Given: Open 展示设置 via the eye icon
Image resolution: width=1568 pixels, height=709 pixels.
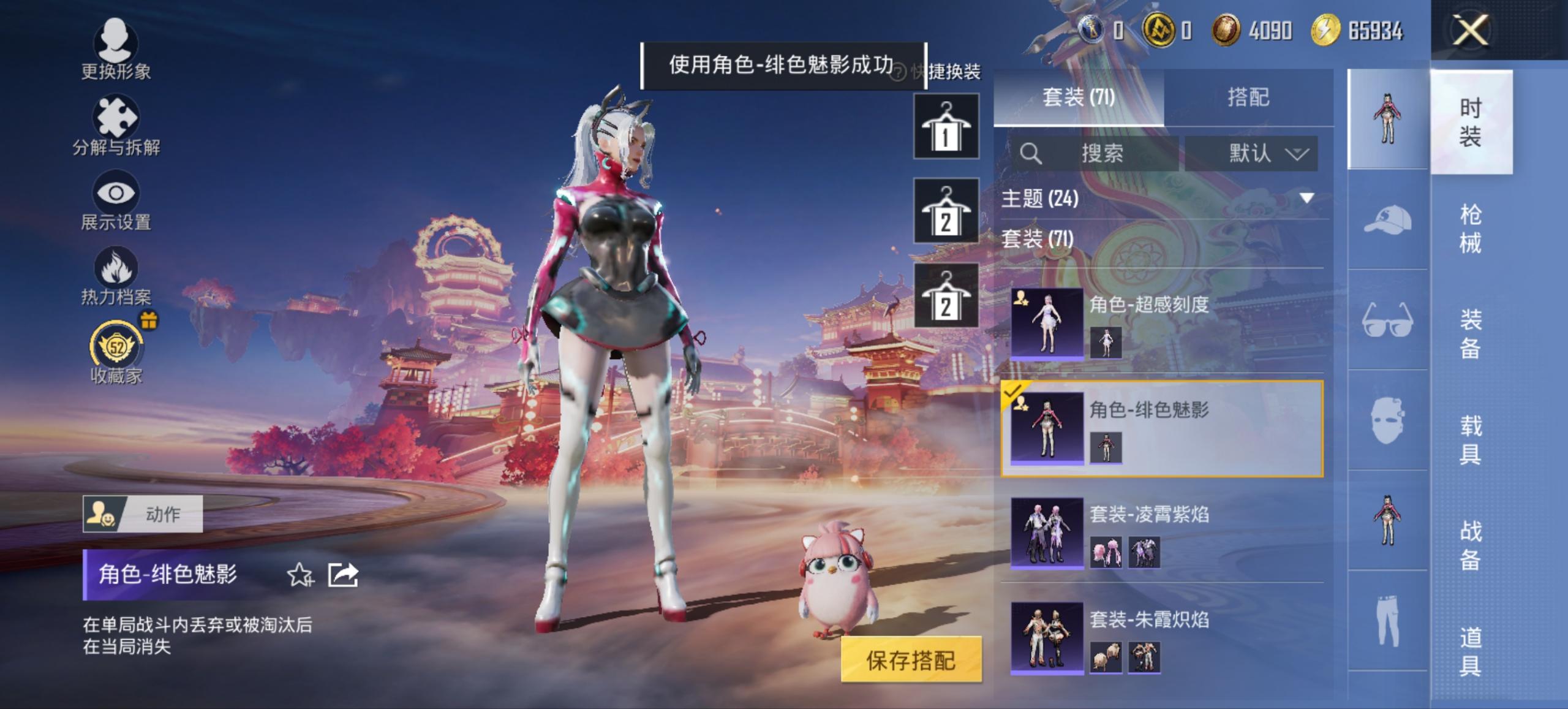Looking at the screenshot, I should point(118,193).
